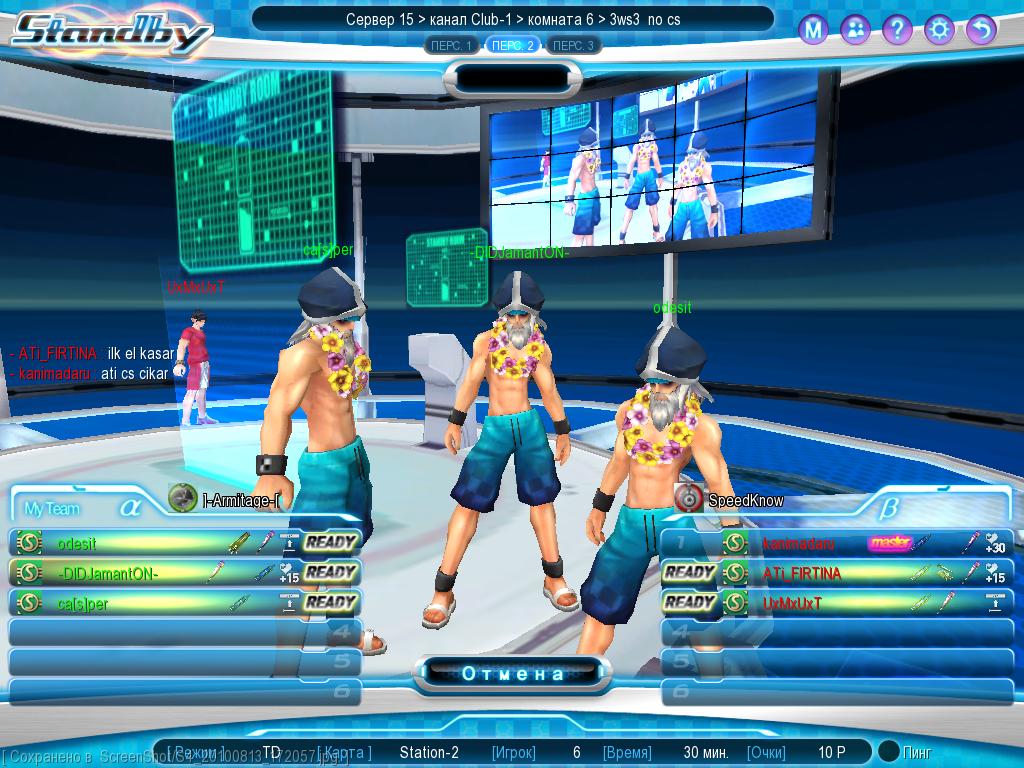Click the Отмена cancel button
Image resolution: width=1024 pixels, height=768 pixels.
coord(512,673)
